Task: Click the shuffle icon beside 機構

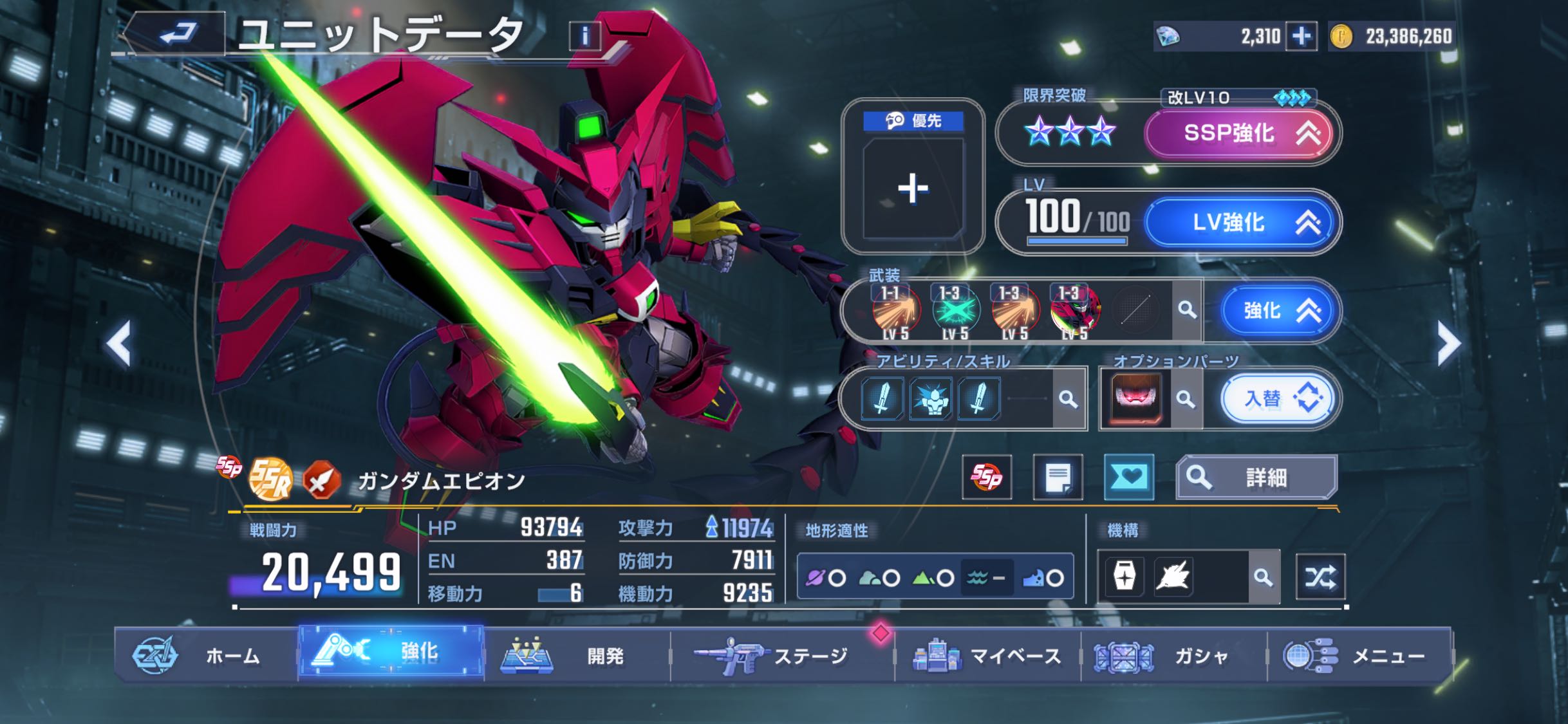Action: tap(1320, 577)
